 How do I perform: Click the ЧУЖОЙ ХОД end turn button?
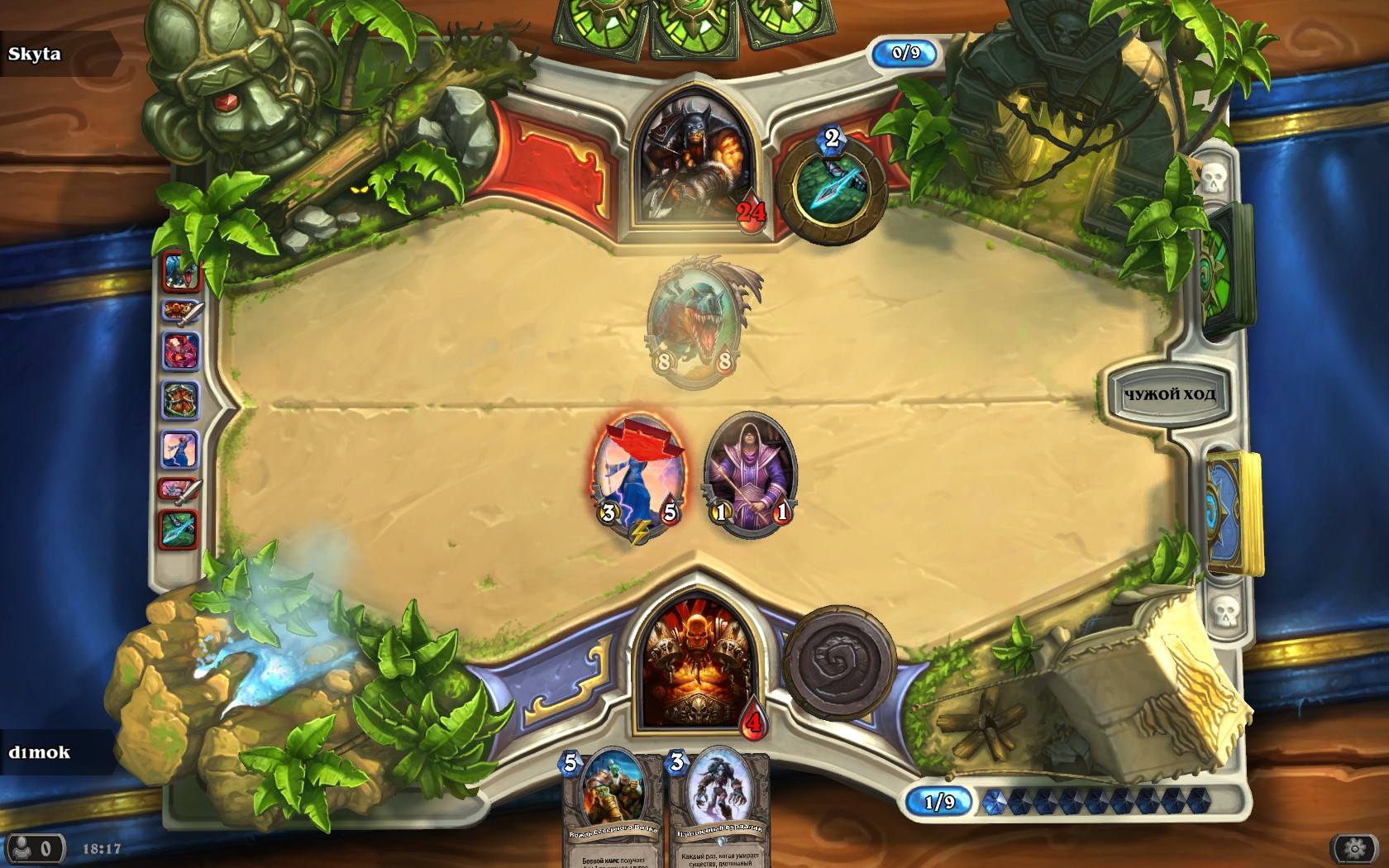pyautogui.click(x=1168, y=394)
